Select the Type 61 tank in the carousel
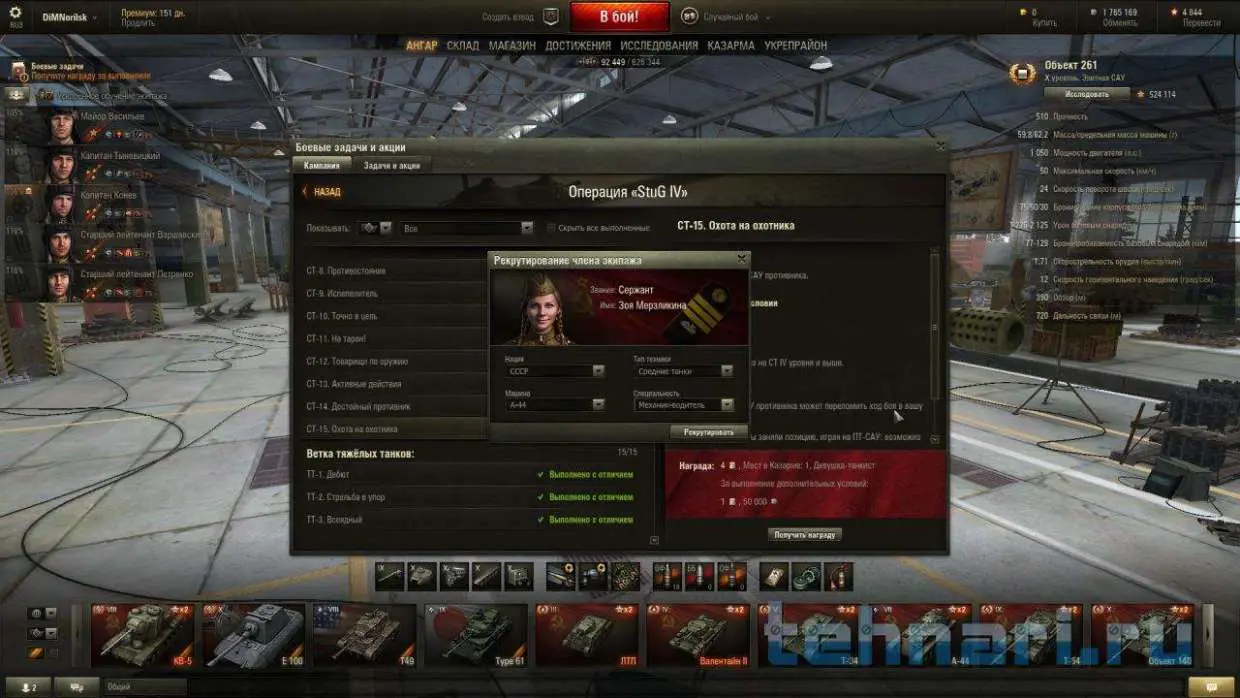 pyautogui.click(x=476, y=635)
